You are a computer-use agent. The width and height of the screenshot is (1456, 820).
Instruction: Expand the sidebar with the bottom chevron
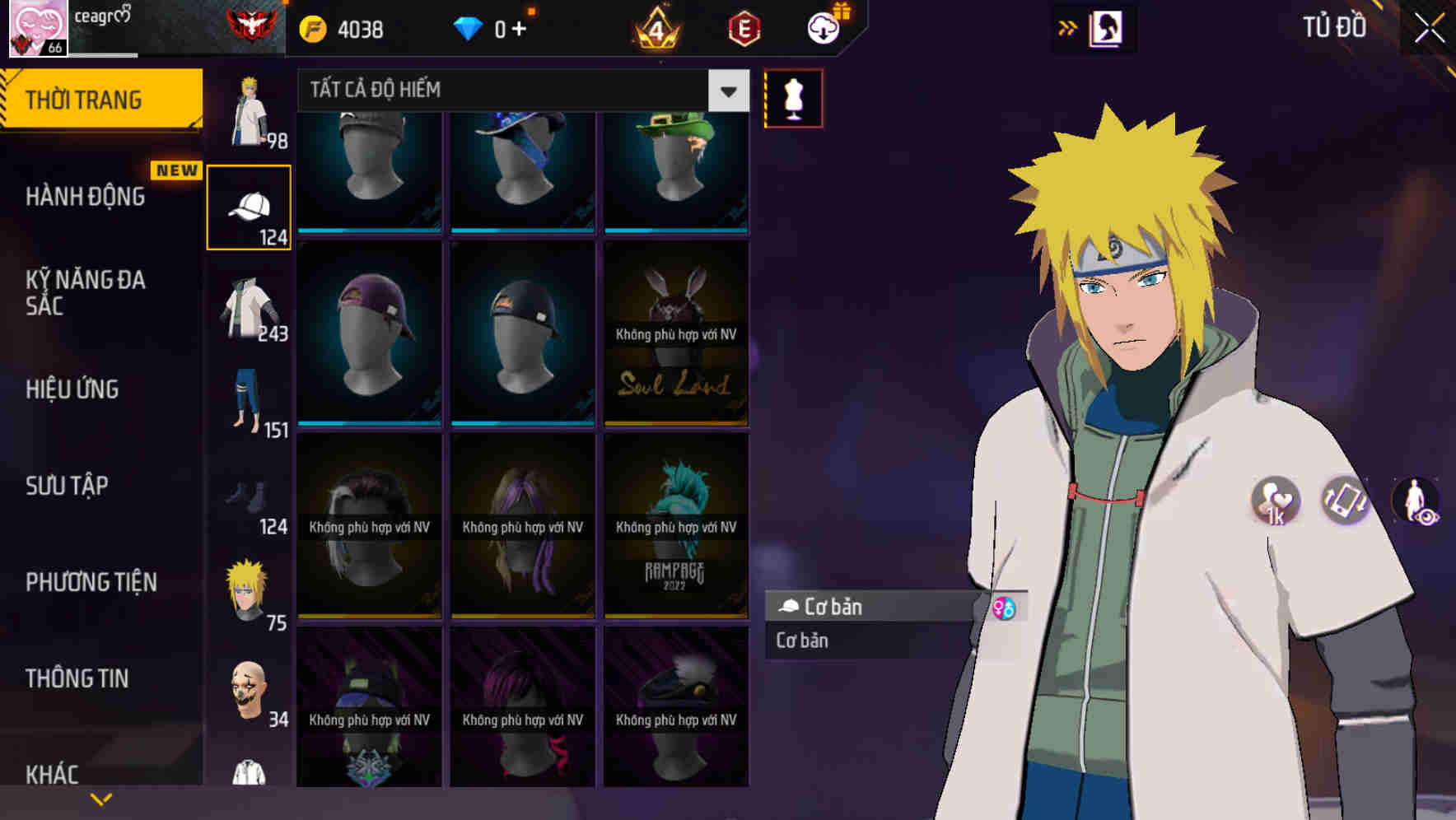100,797
